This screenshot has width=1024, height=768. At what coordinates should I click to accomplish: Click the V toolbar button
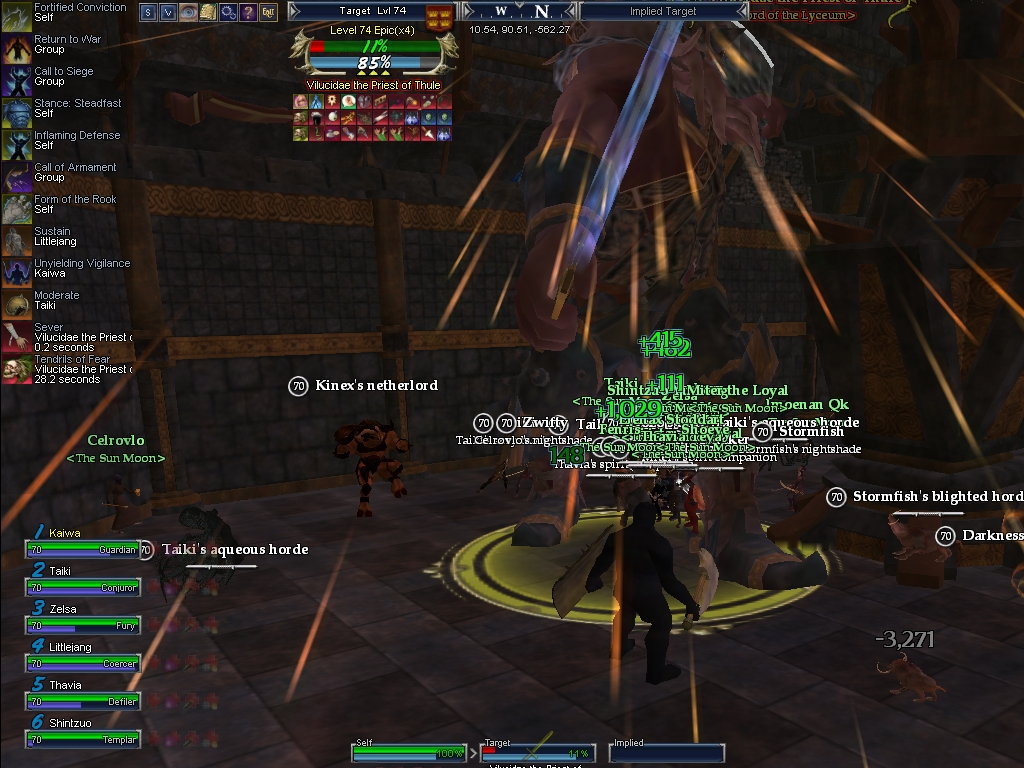point(168,12)
